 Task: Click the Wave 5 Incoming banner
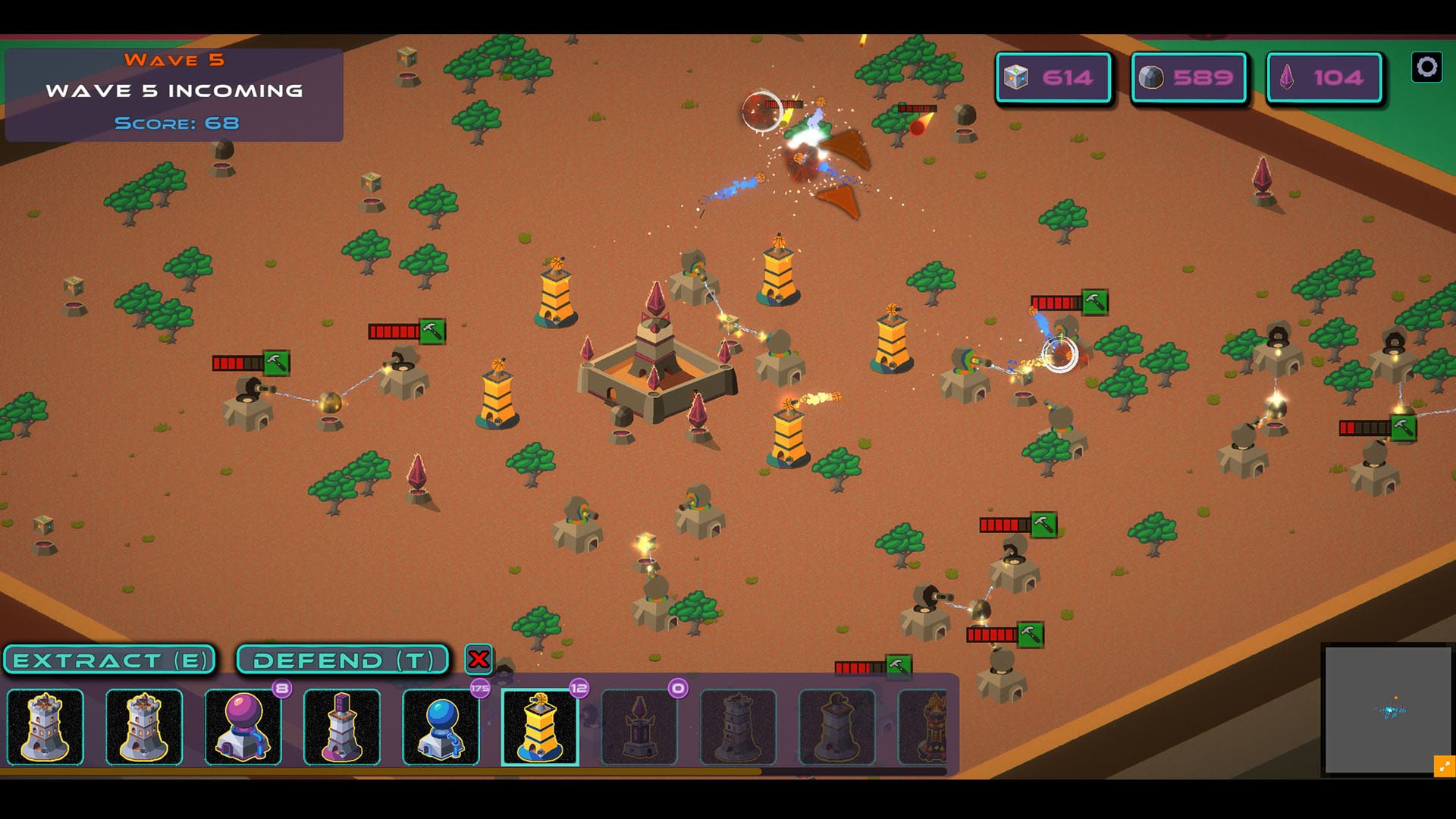pos(174,90)
